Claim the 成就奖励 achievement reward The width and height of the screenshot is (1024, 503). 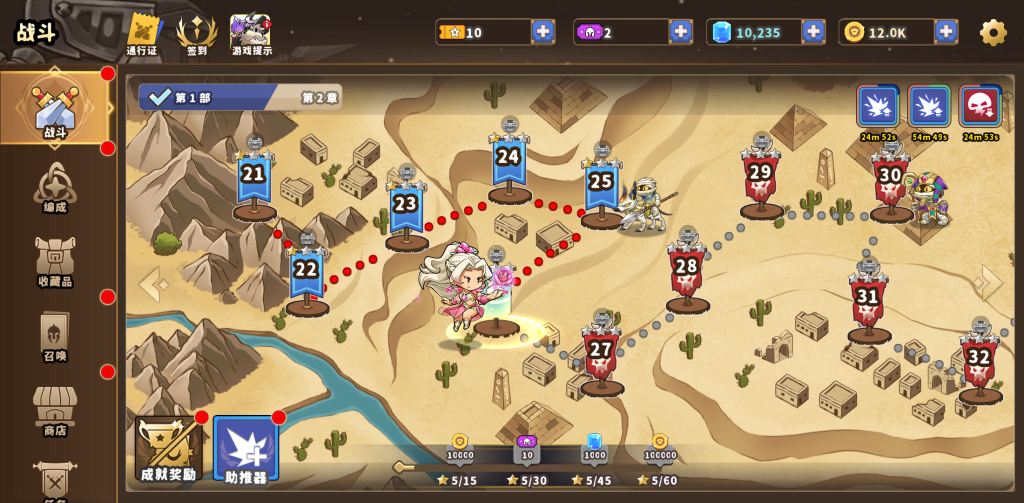coord(168,448)
